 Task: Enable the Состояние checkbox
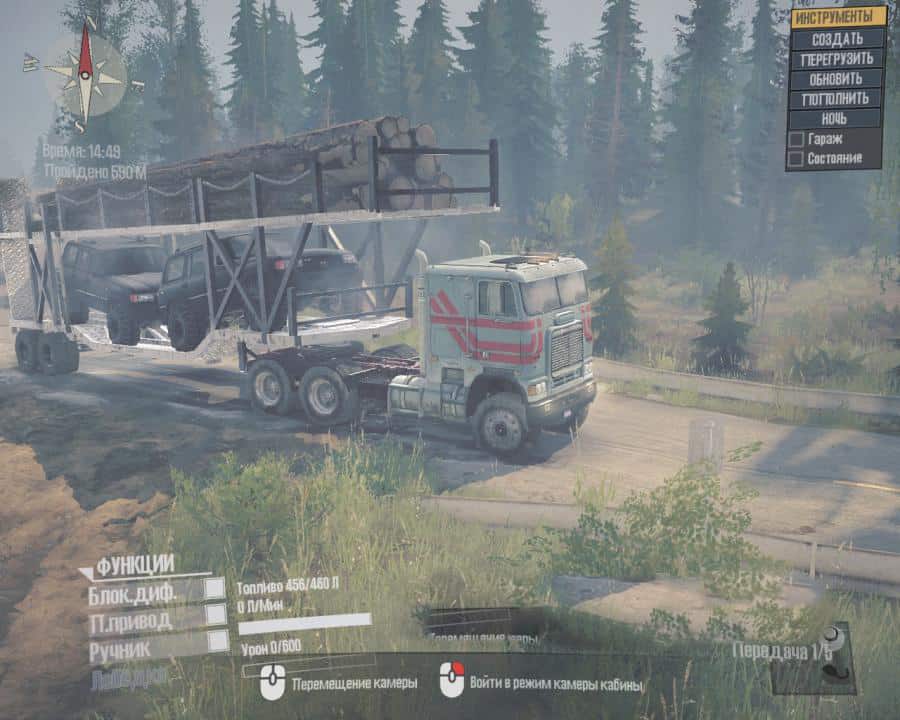click(796, 158)
